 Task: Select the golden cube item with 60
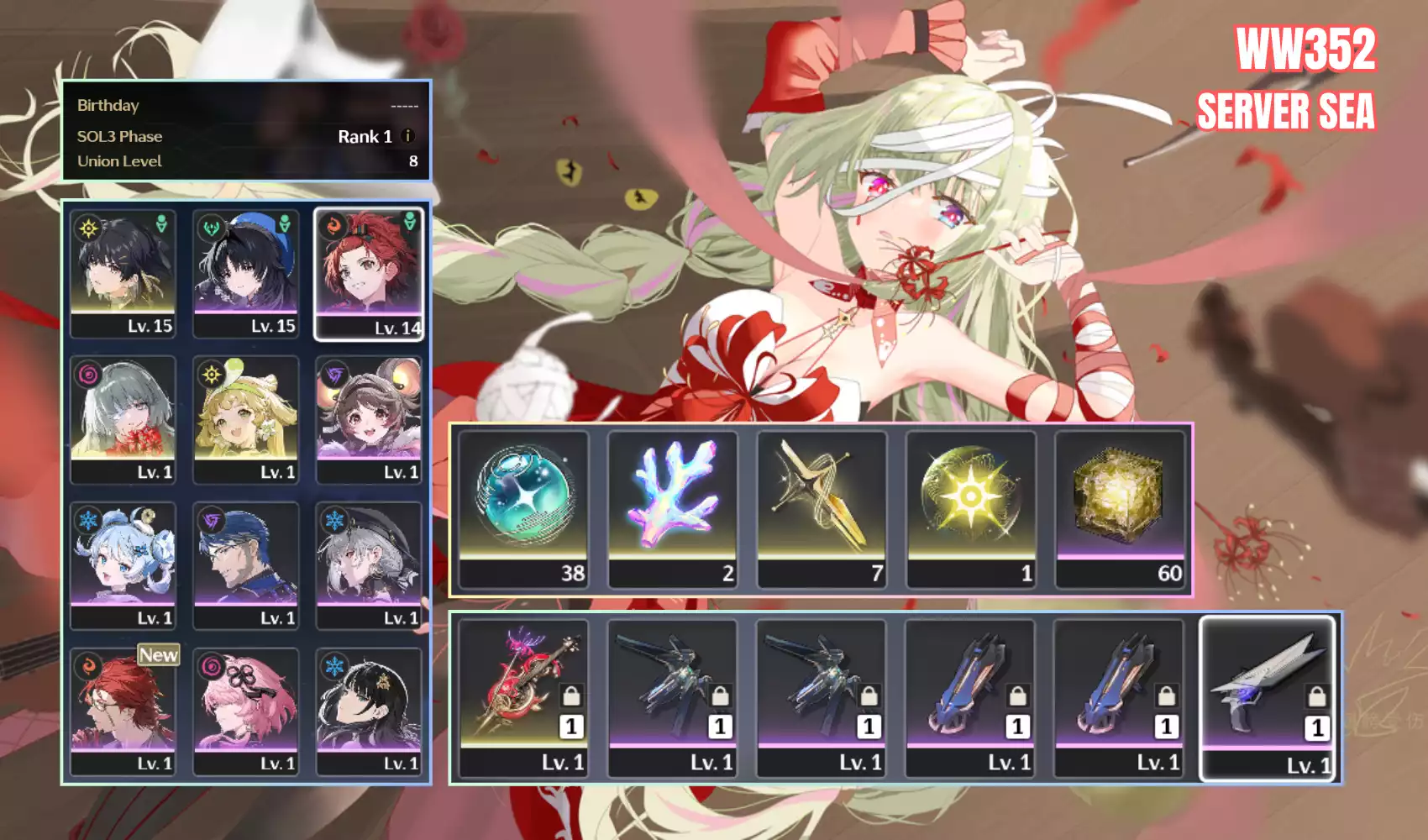point(1120,508)
